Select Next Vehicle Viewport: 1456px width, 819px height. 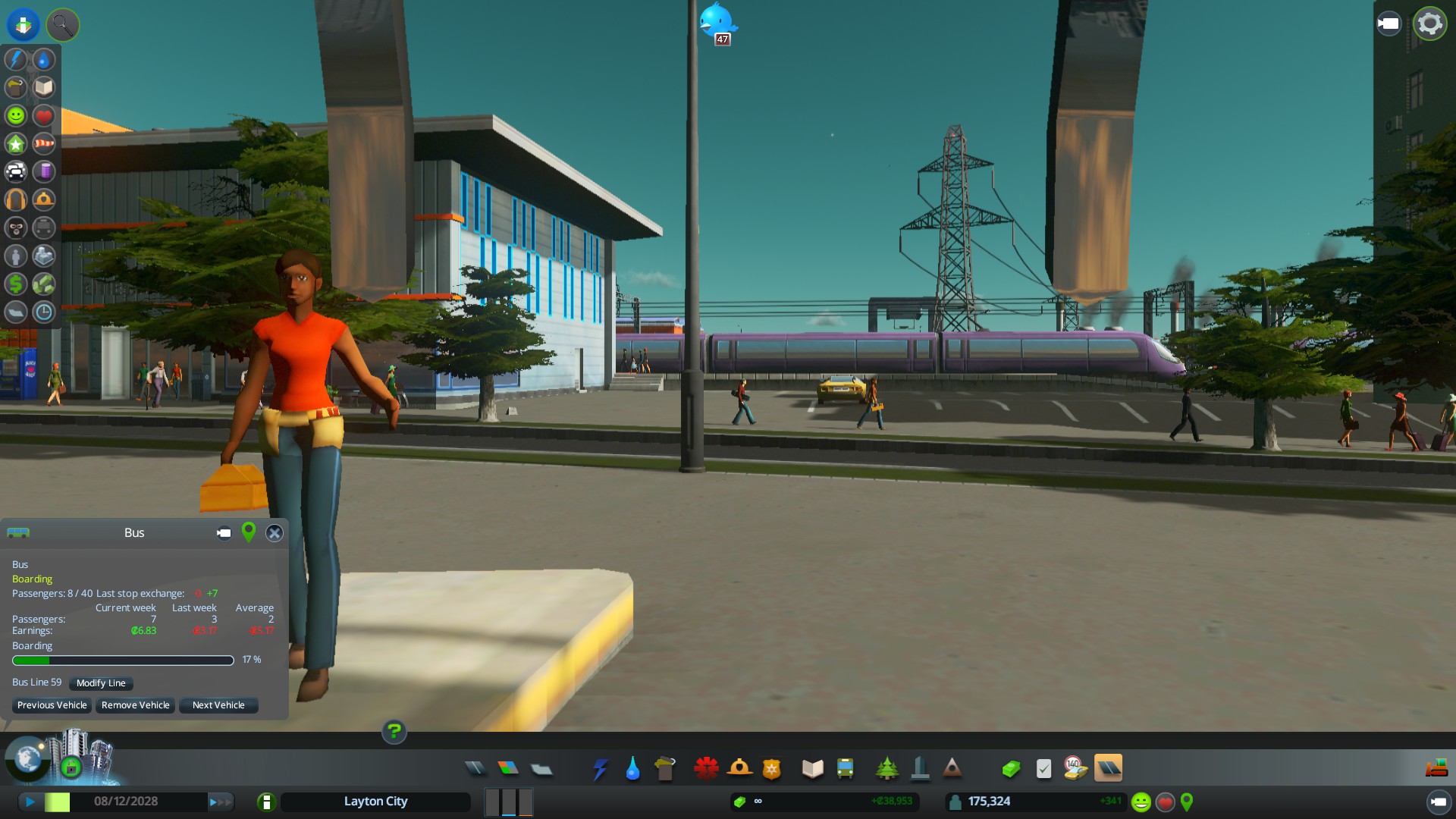tap(218, 705)
